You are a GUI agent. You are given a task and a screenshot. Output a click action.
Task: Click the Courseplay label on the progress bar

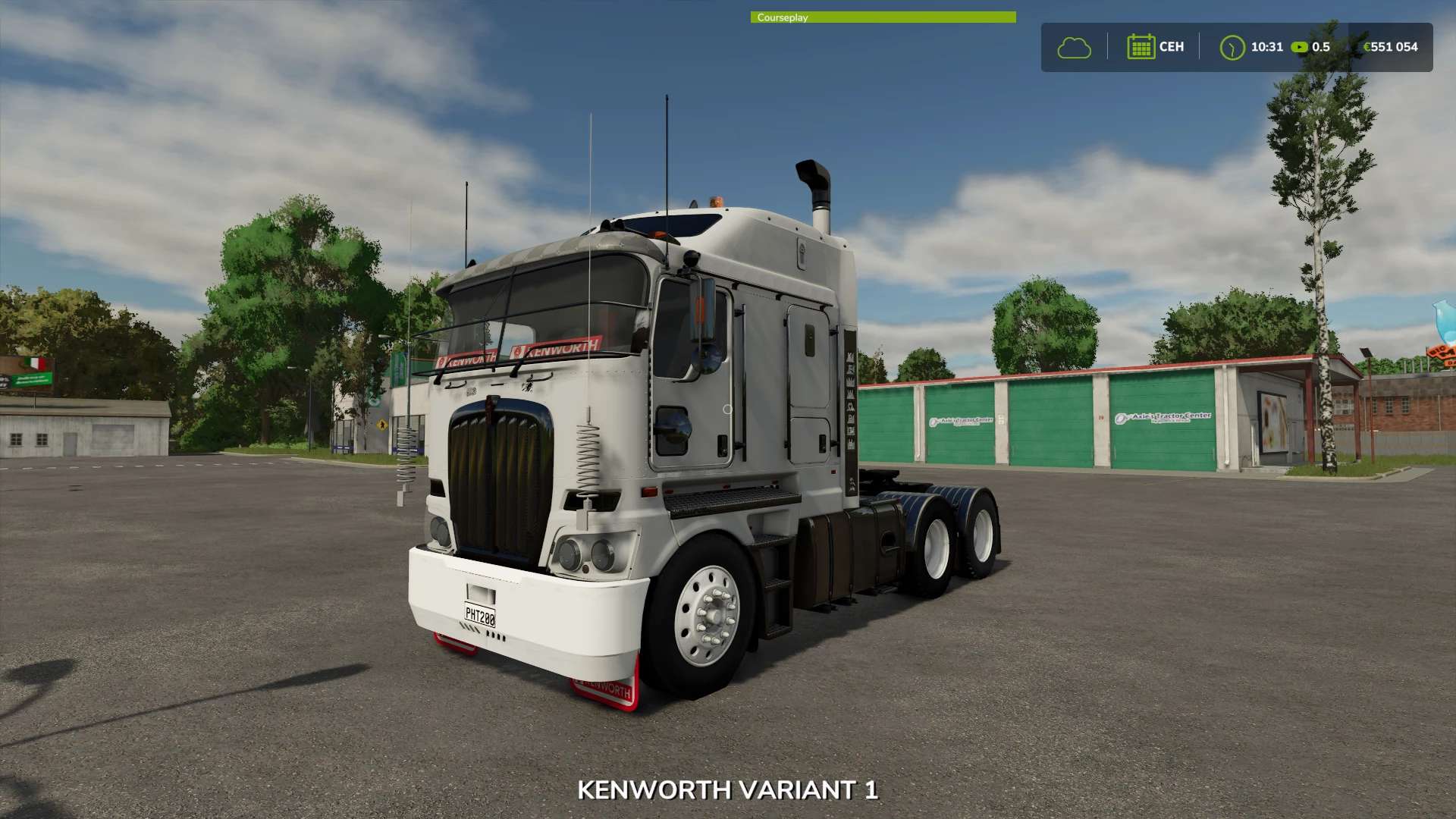781,17
